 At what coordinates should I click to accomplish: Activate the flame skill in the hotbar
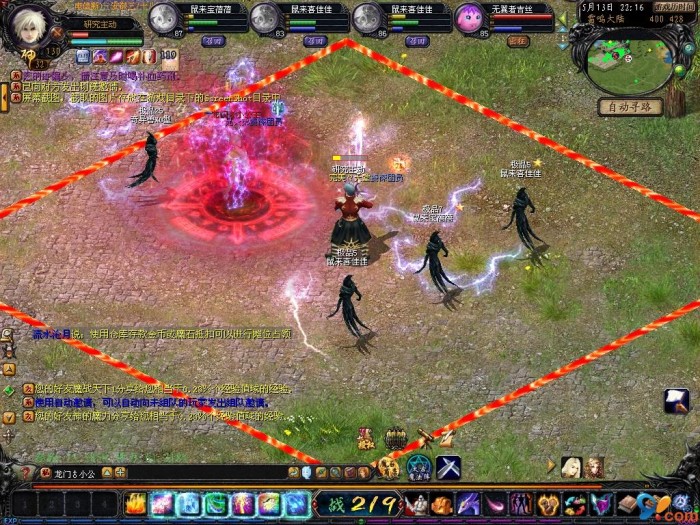coord(135,504)
